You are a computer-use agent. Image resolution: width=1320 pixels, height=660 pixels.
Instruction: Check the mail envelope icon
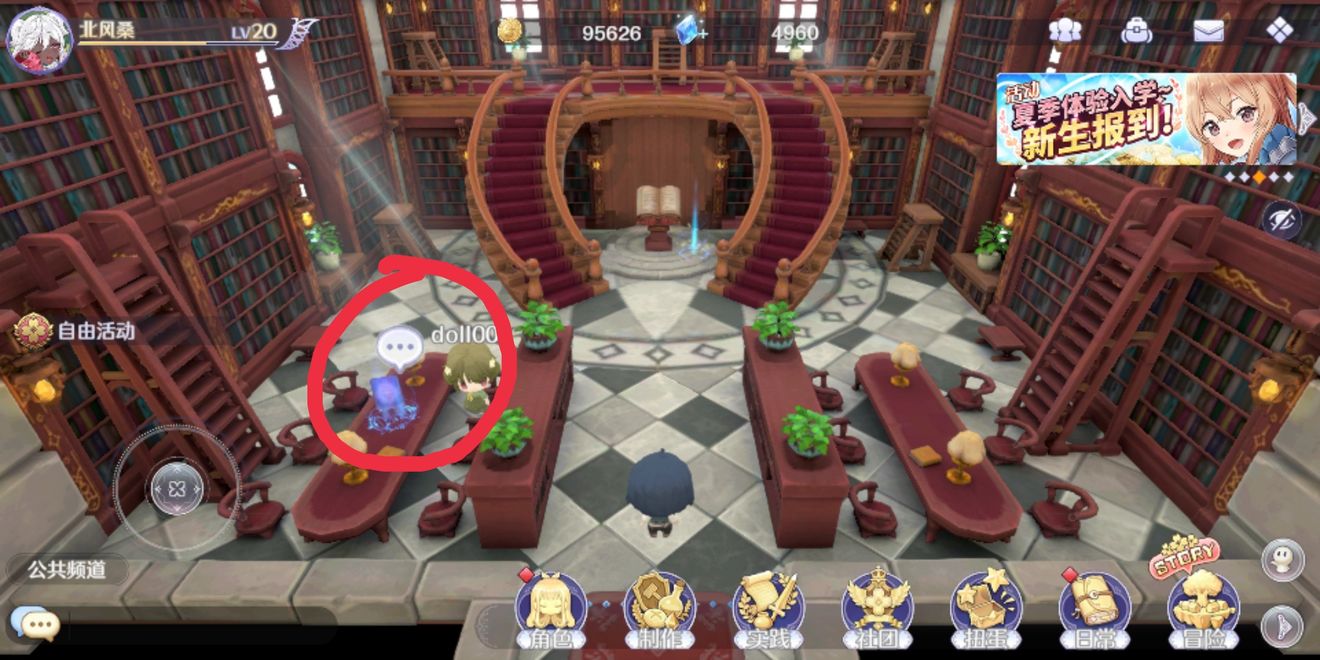click(1208, 30)
